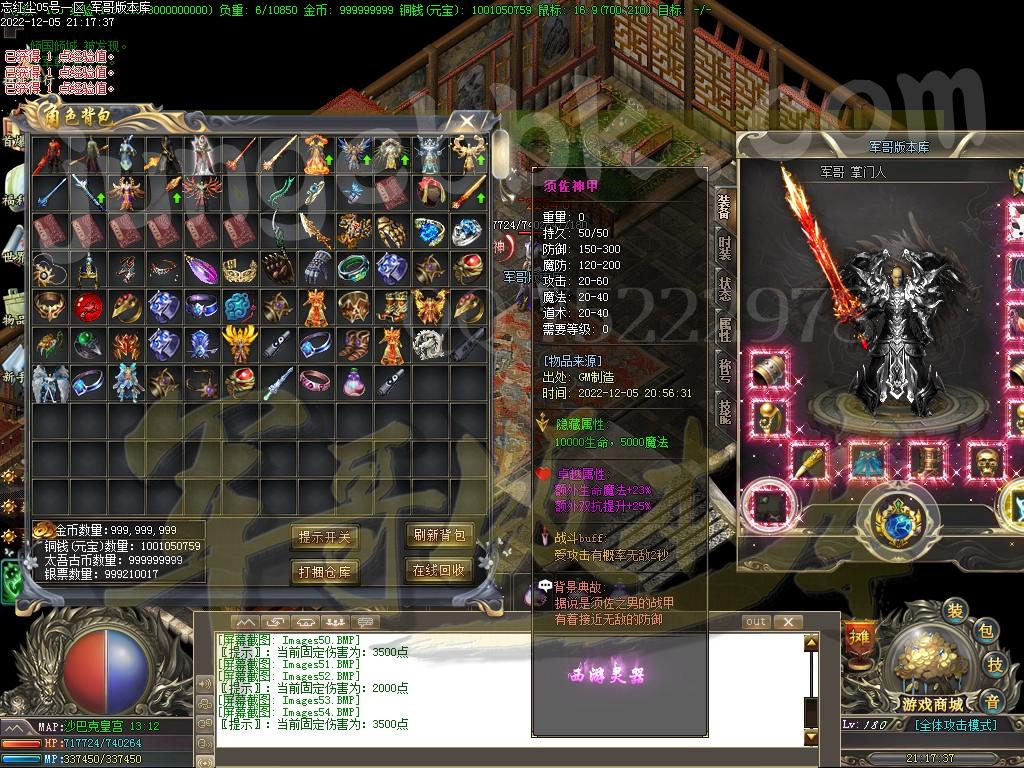Click the 提示开关 hint toggle button

click(x=325, y=537)
